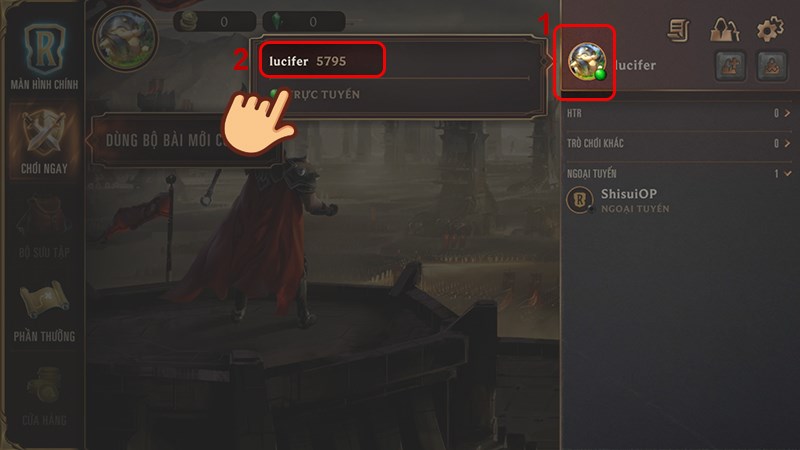Image resolution: width=800 pixels, height=450 pixels.
Task: Click the friend requests button below the gear
Action: 768,66
